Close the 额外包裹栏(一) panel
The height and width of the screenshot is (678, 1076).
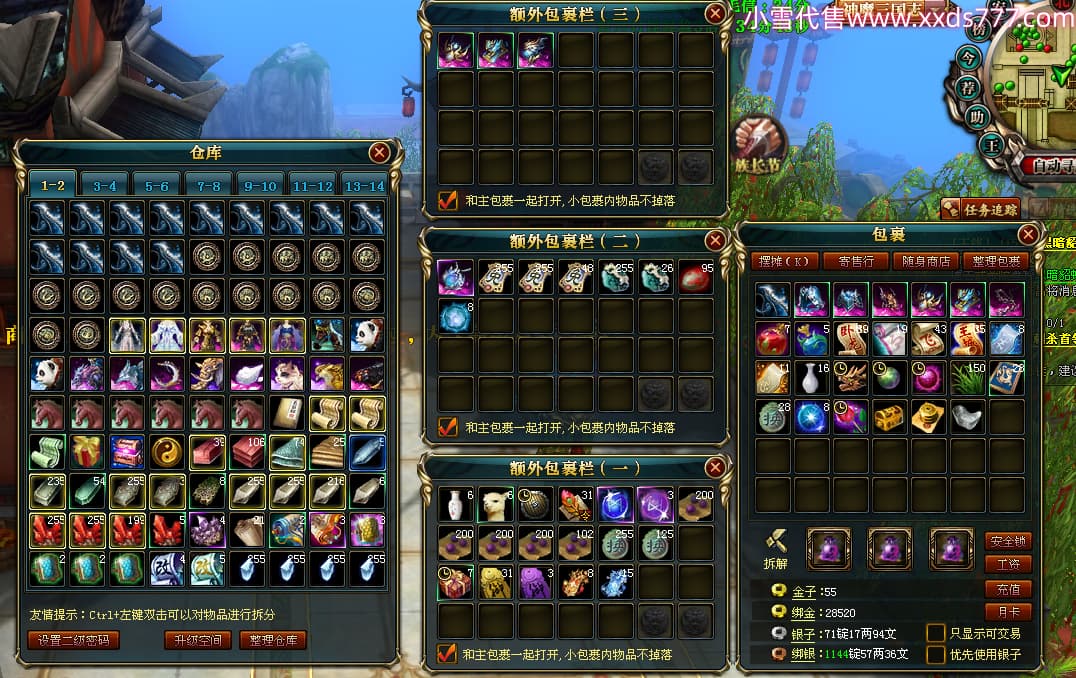[715, 467]
